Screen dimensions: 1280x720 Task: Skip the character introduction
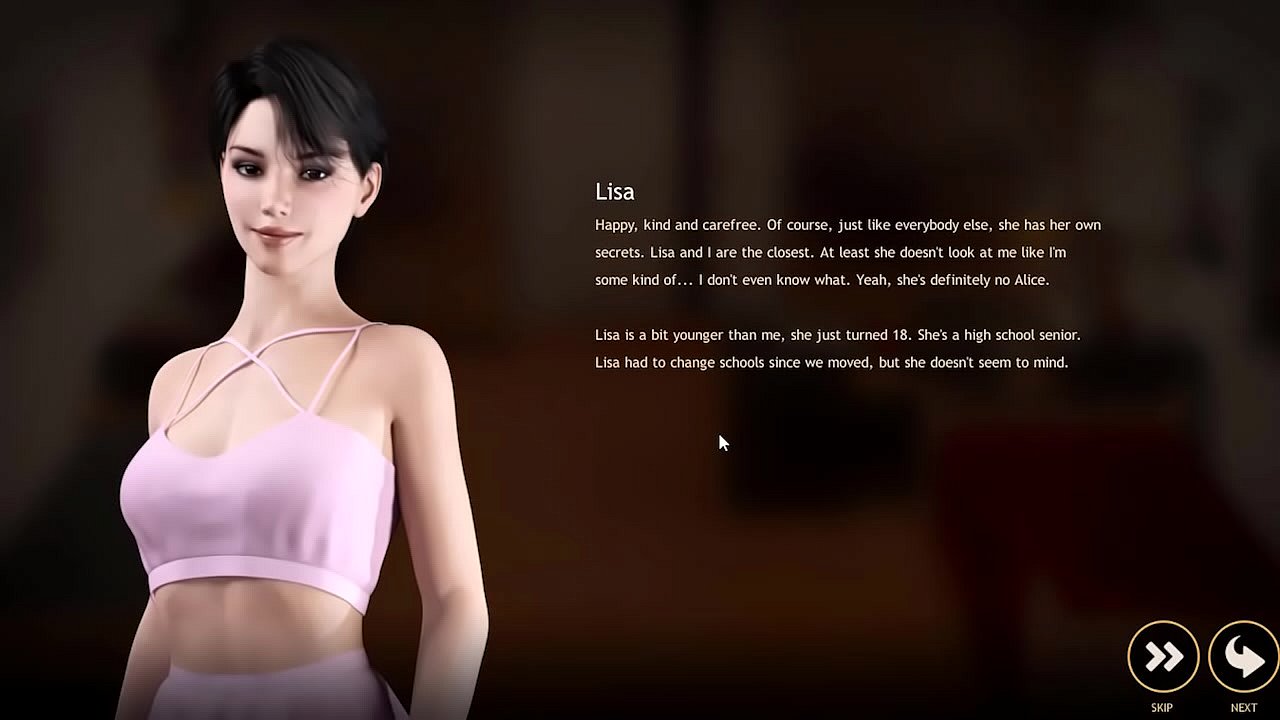click(x=1163, y=657)
